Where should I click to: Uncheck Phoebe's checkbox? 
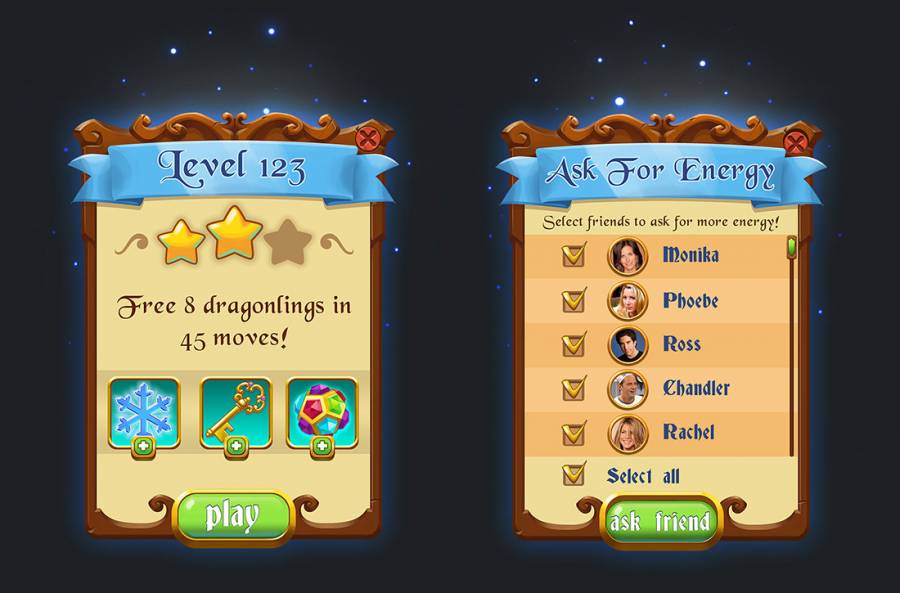point(574,299)
